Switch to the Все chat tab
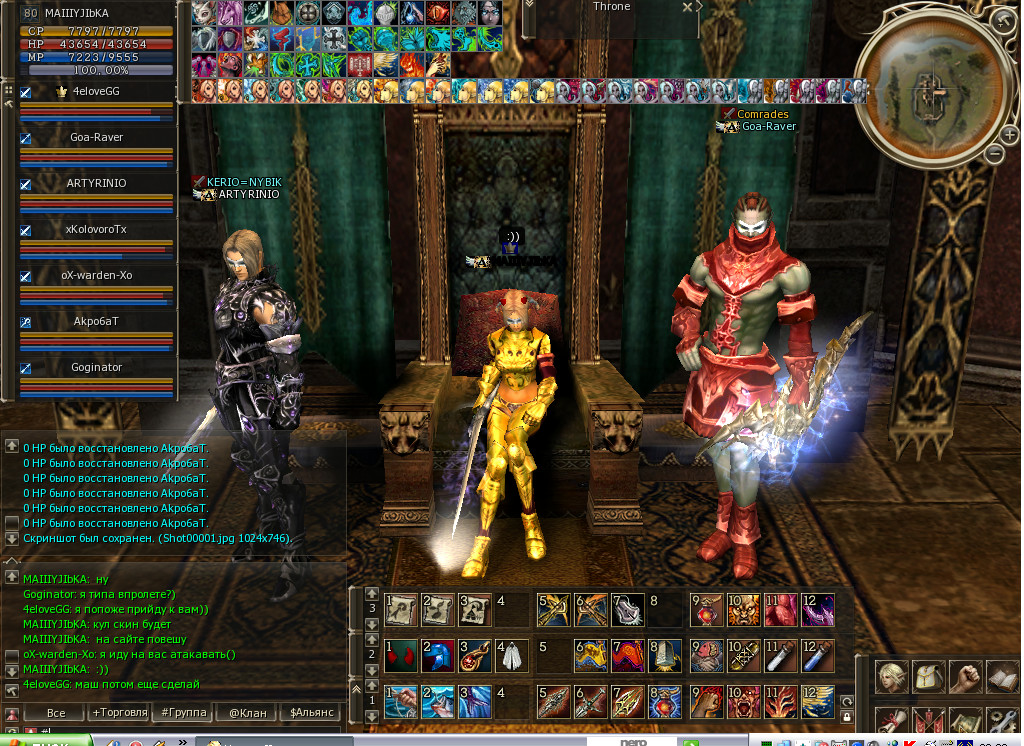 click(56, 713)
